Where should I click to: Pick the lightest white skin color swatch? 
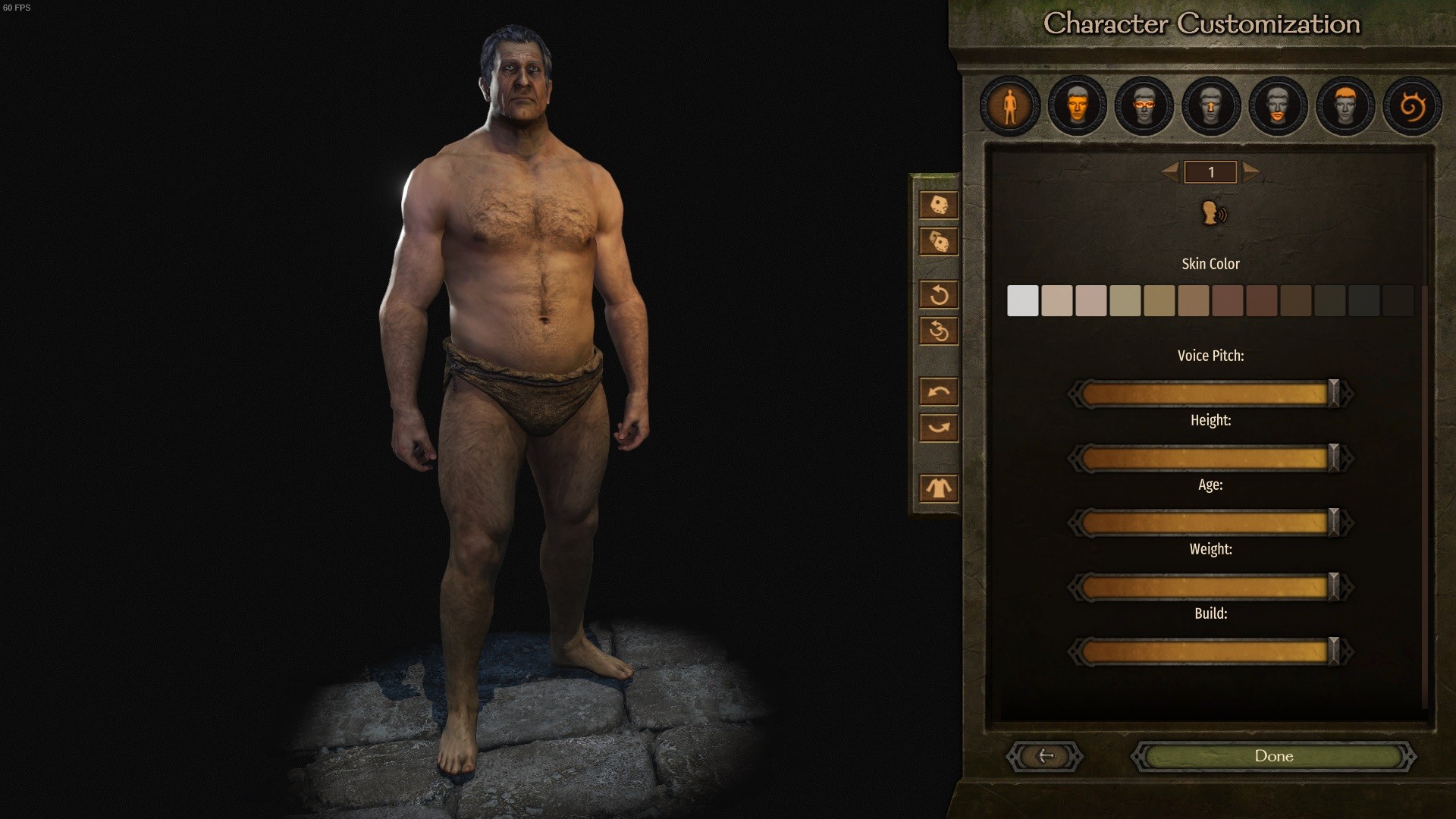(1022, 301)
